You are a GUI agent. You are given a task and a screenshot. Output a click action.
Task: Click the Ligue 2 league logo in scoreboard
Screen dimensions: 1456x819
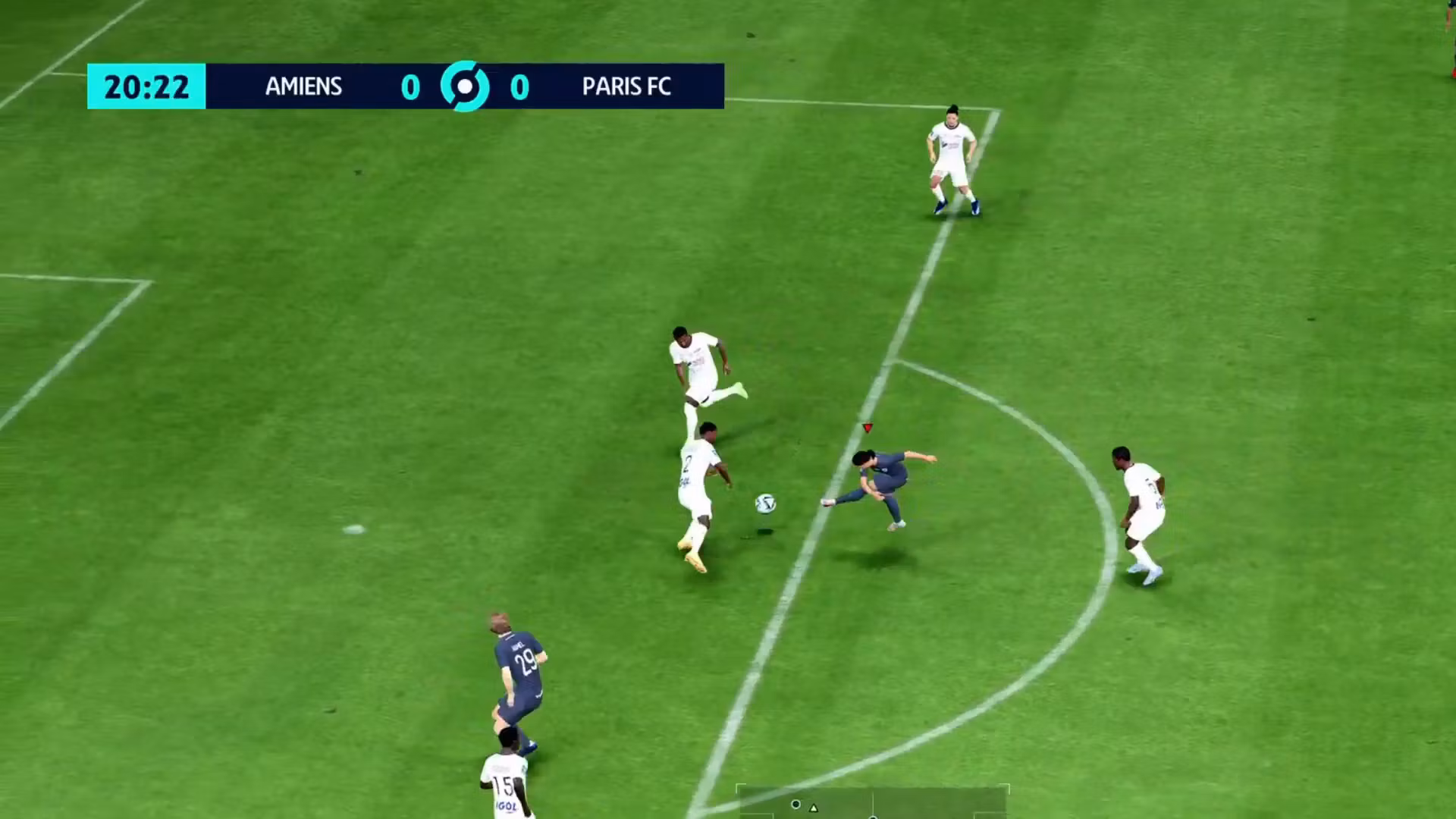pyautogui.click(x=465, y=86)
